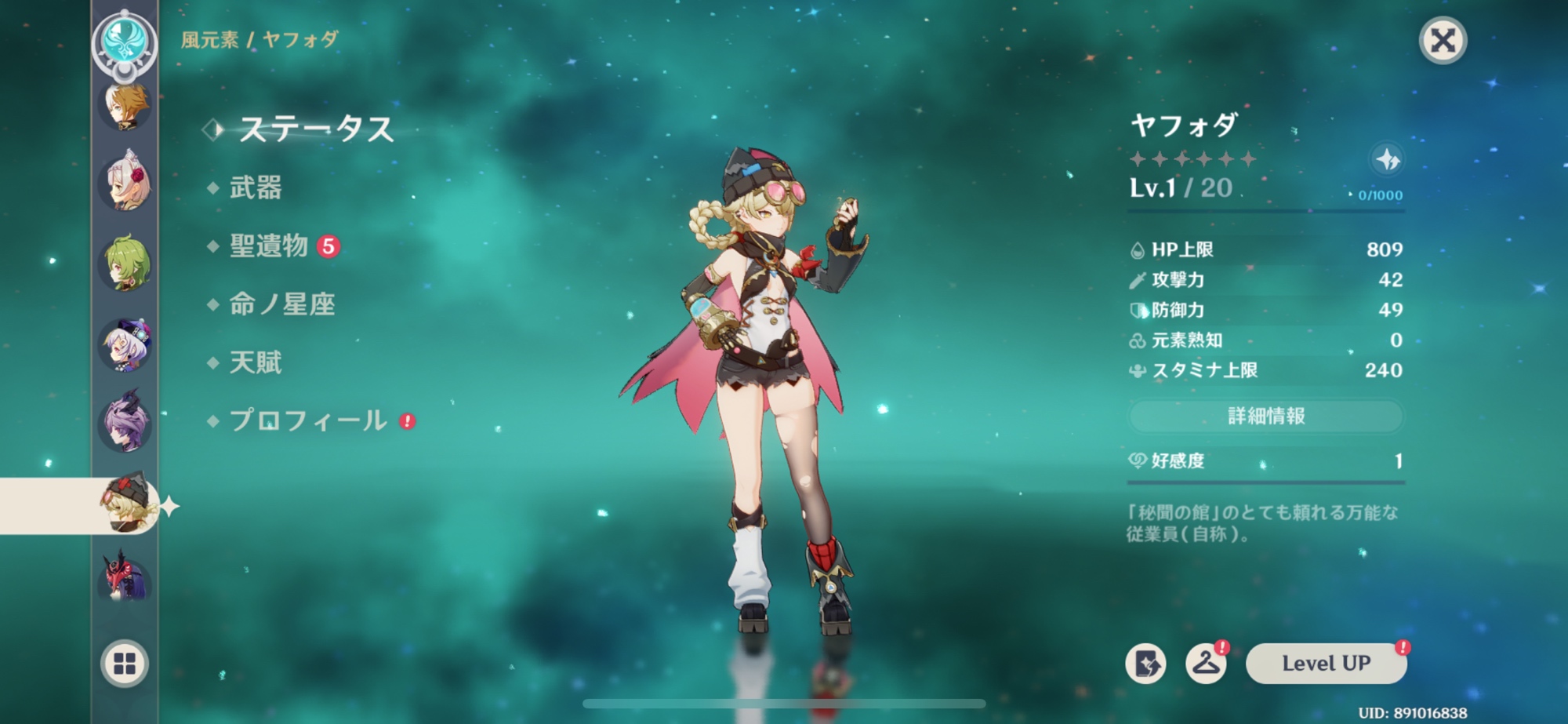Open the character grid view button
Screen dimensions: 1568x724
point(125,664)
